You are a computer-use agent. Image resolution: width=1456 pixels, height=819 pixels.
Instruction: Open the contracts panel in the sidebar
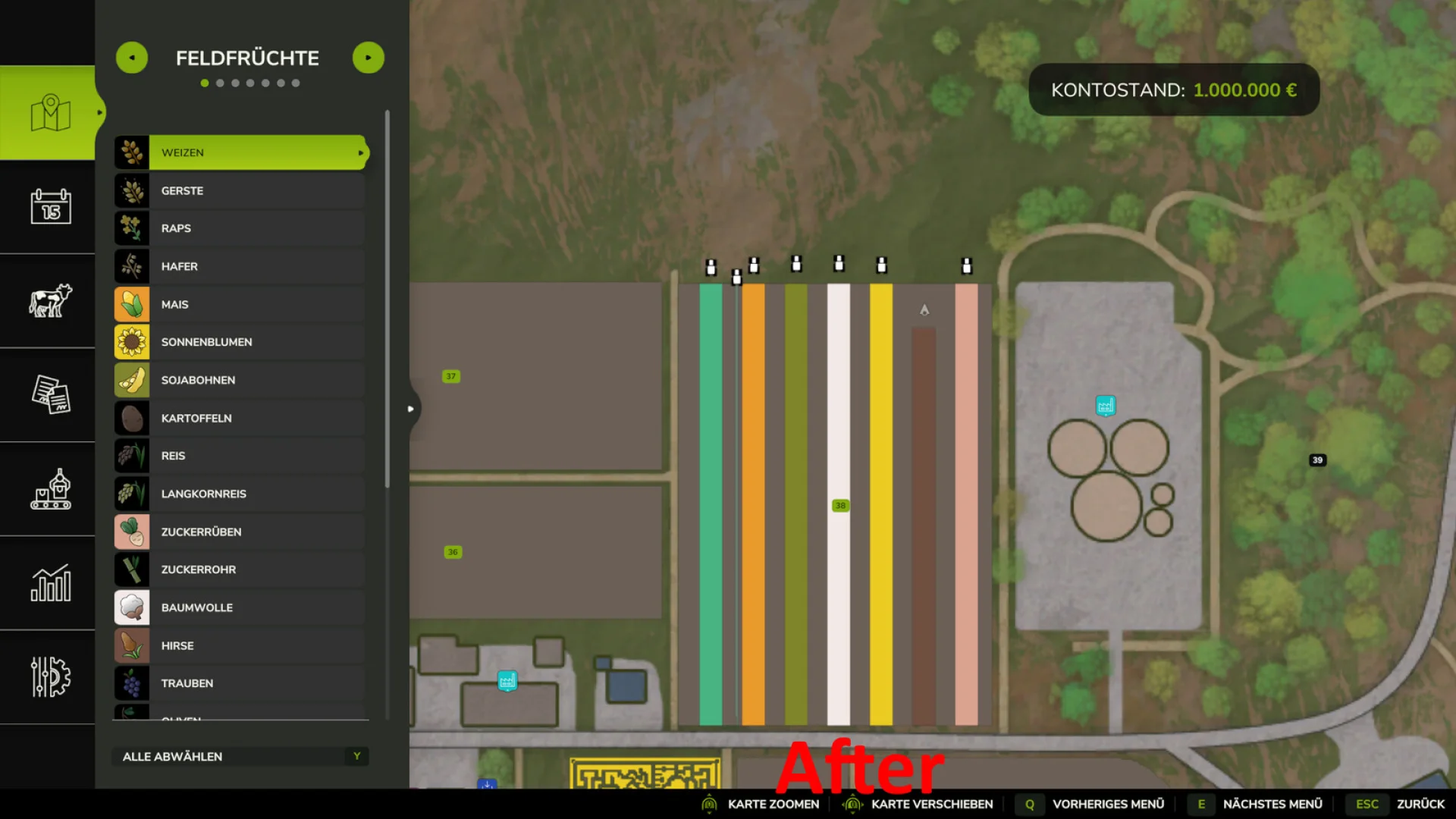pyautogui.click(x=49, y=396)
